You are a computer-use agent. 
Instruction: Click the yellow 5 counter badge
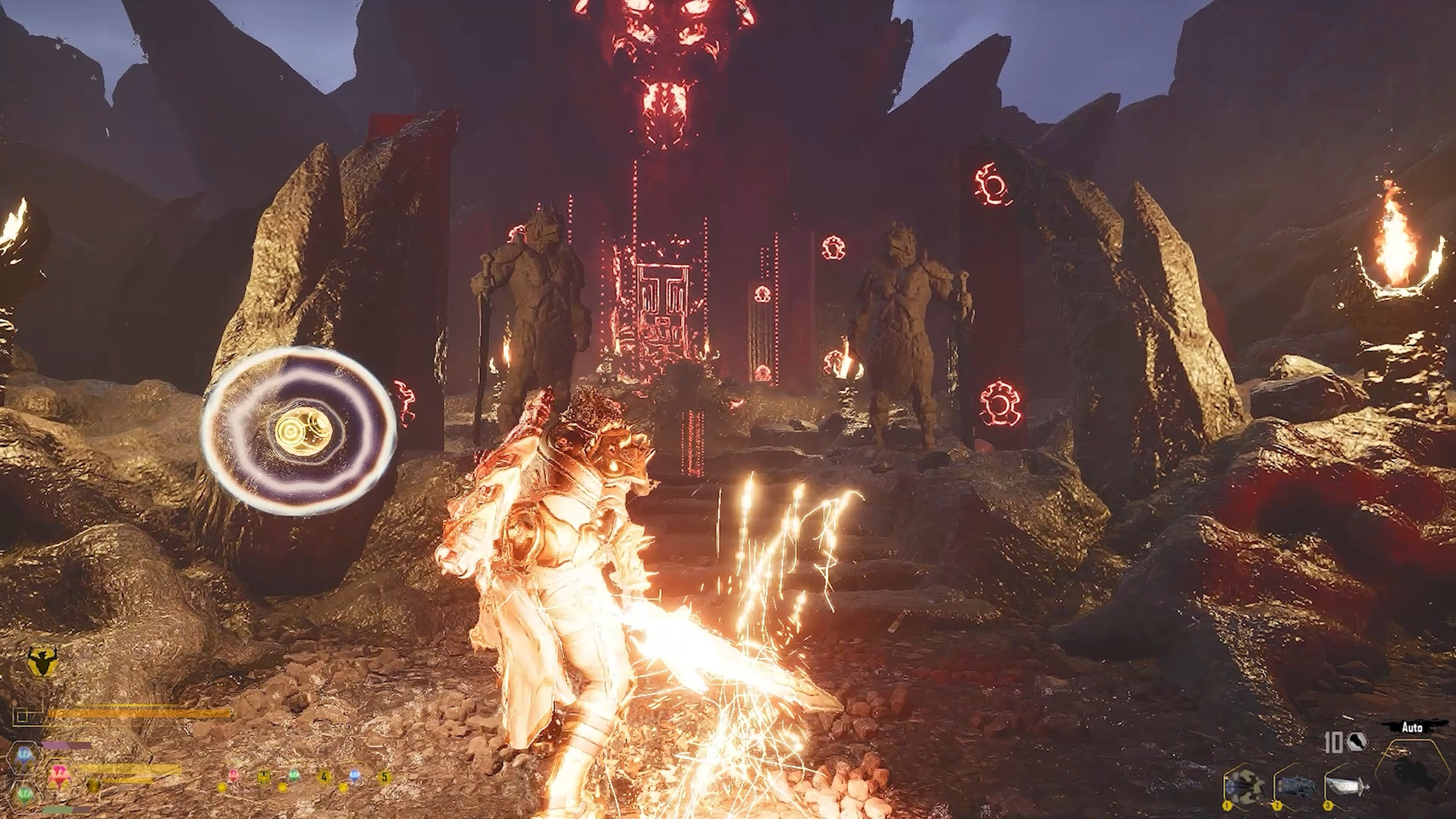[x=384, y=777]
